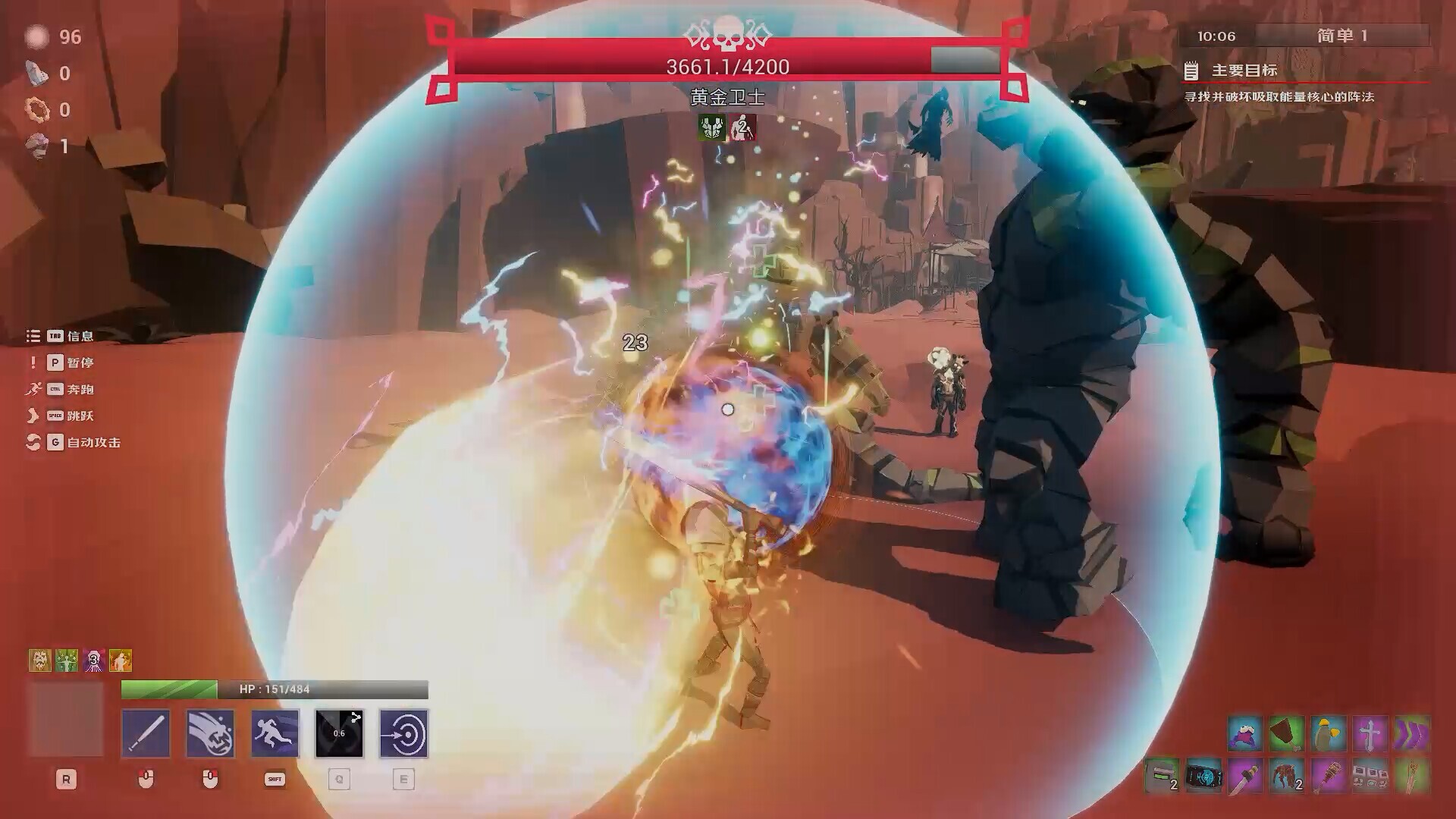
Task: Click the sprint dash skill bound to Shift
Action: (x=275, y=733)
